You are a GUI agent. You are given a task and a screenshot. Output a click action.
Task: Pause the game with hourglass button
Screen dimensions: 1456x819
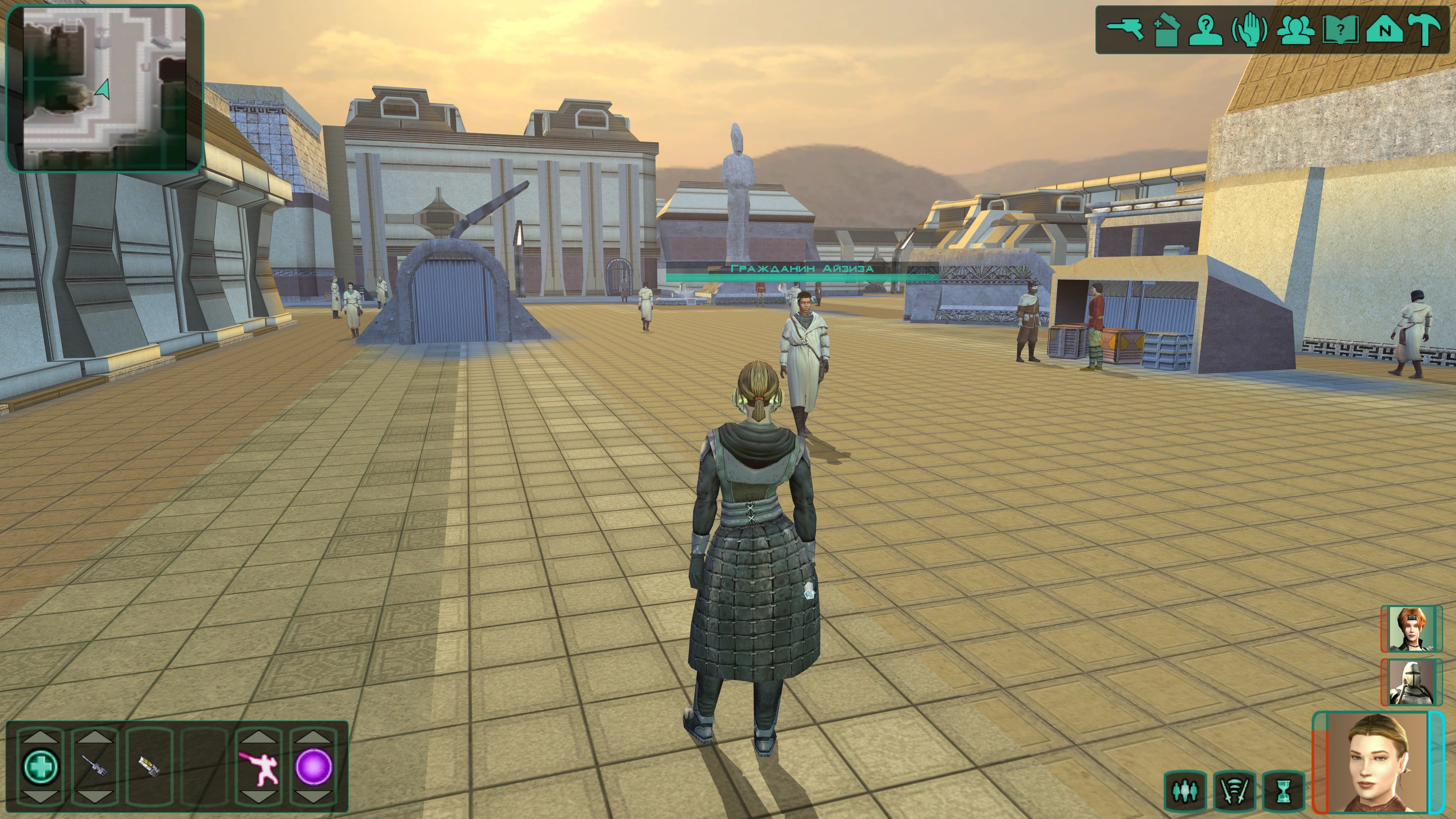tap(1284, 791)
